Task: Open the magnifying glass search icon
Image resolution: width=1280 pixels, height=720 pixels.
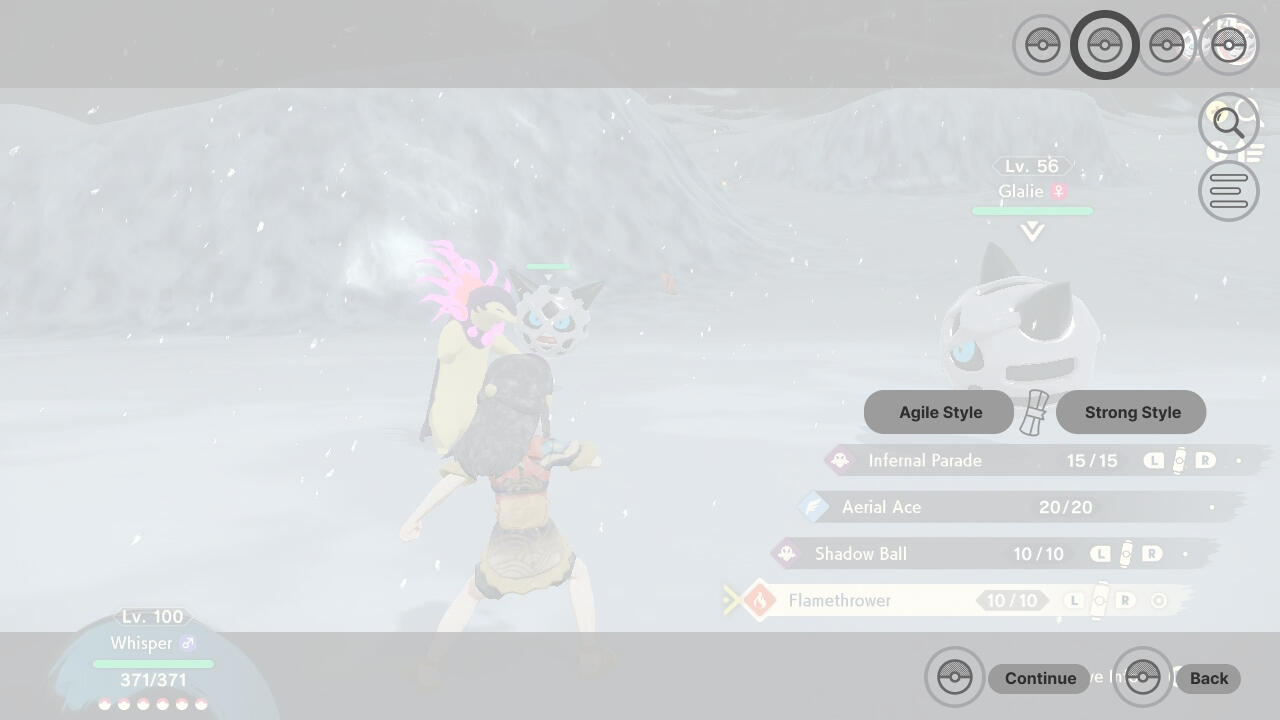Action: tap(1228, 123)
